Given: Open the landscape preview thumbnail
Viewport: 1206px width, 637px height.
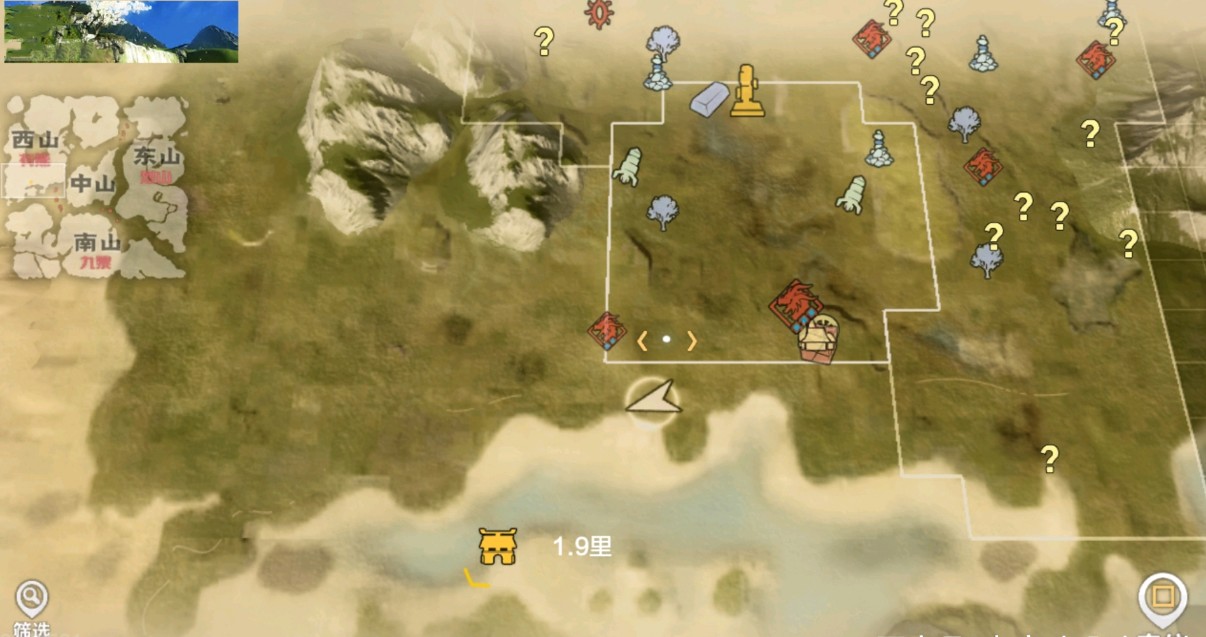Looking at the screenshot, I should 122,32.
